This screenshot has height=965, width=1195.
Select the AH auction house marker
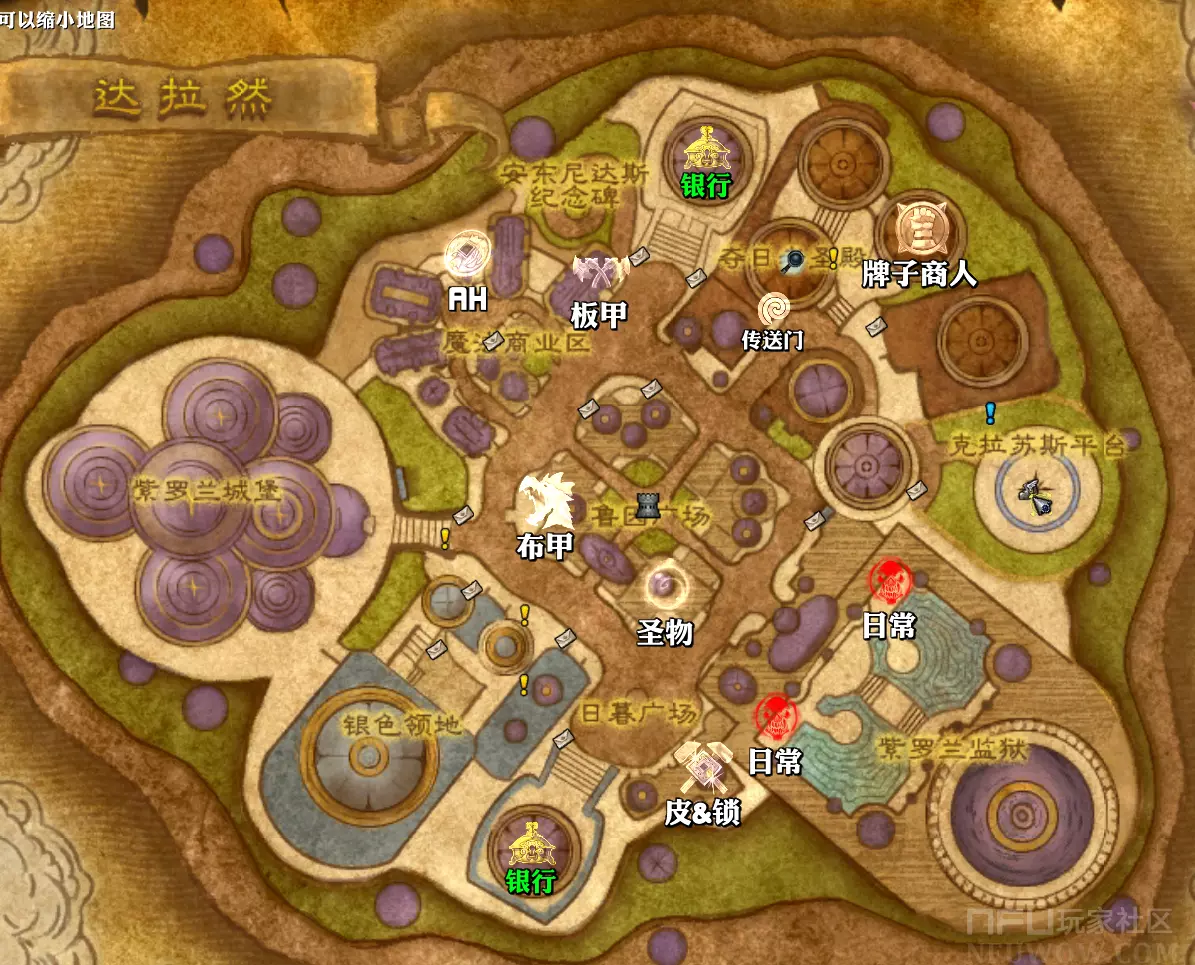(465, 253)
